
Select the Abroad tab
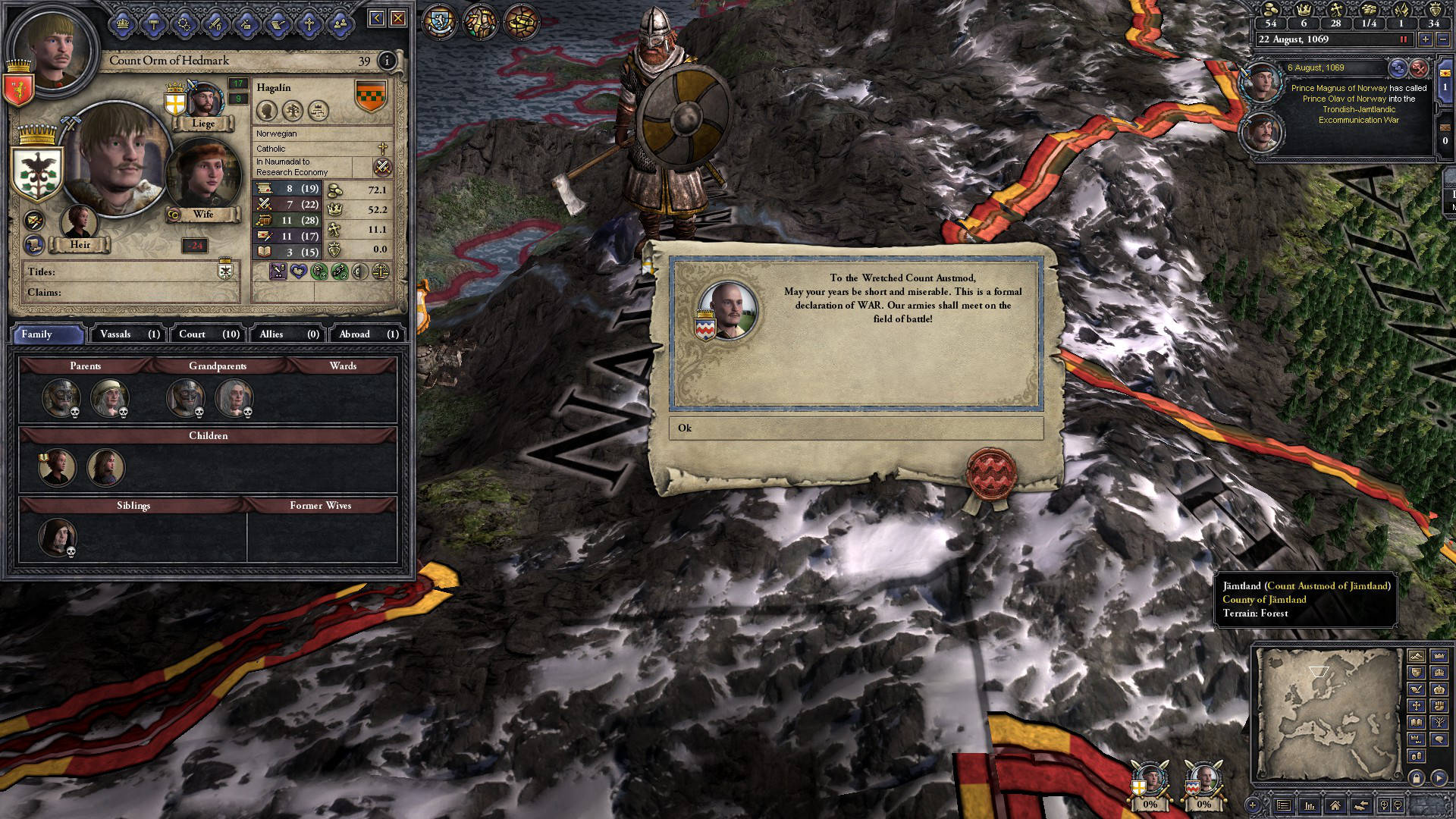[368, 334]
